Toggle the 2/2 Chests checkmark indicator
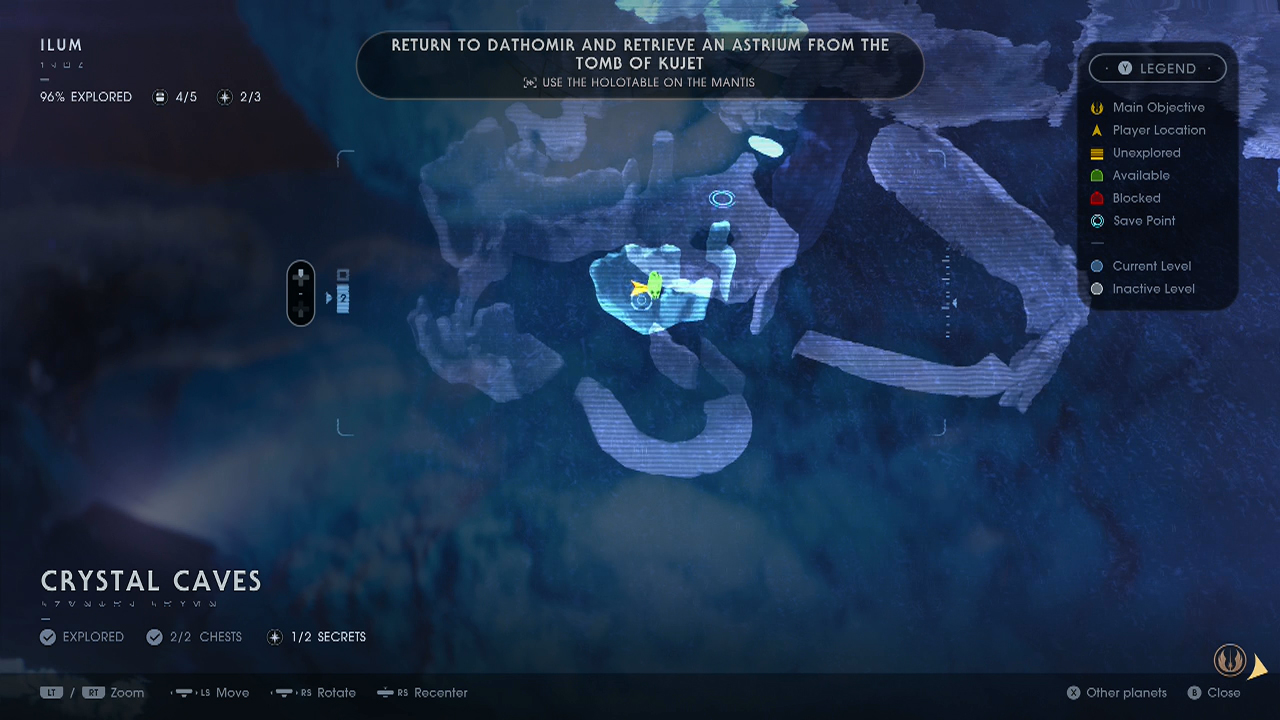Viewport: 1280px width, 720px height. click(155, 637)
